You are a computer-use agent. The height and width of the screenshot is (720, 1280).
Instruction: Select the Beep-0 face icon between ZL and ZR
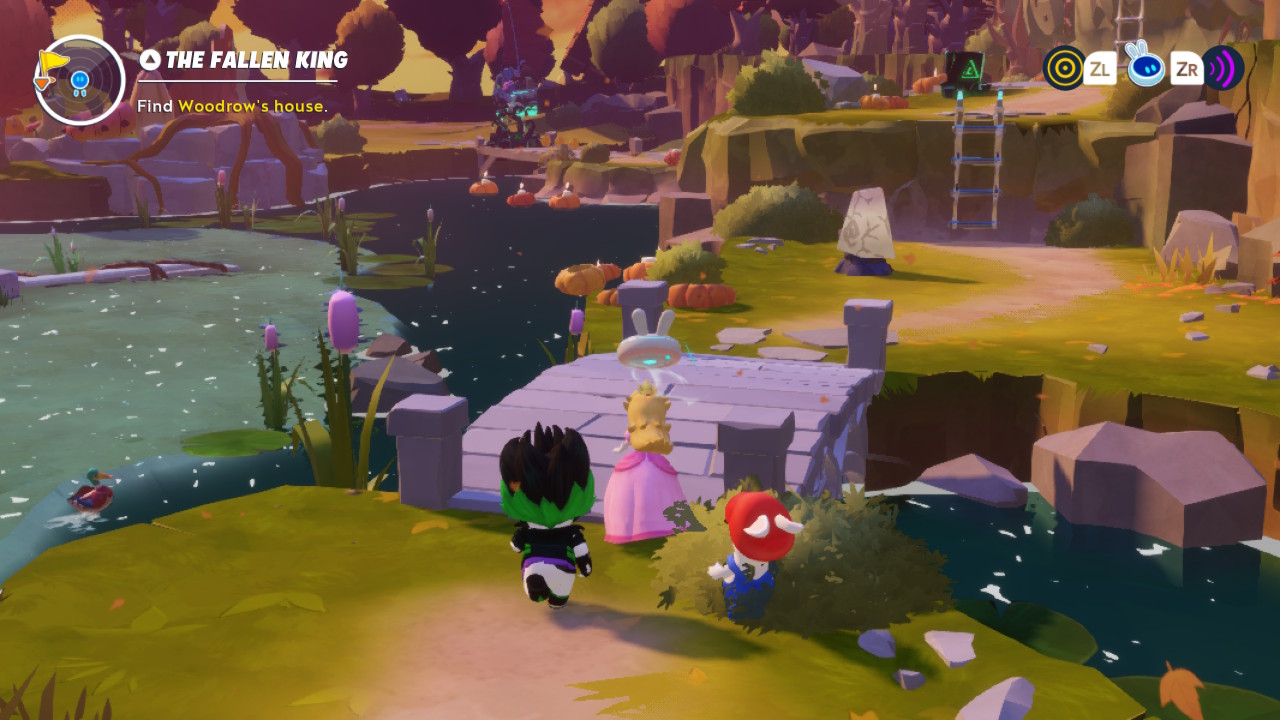tap(1147, 70)
